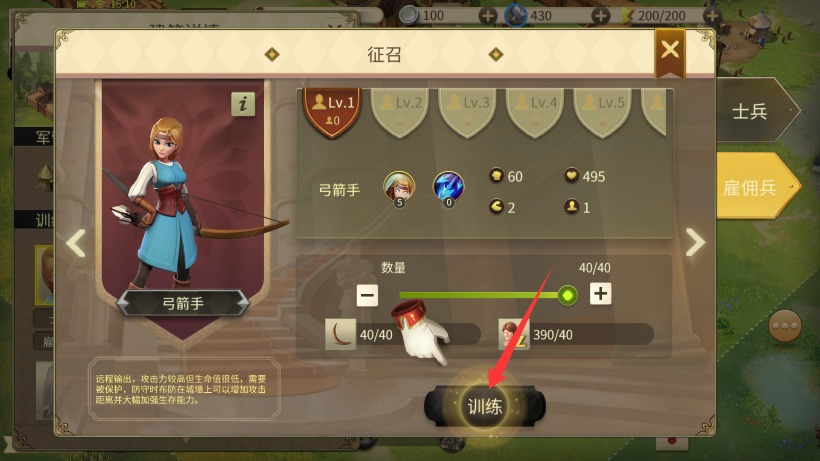Image resolution: width=820 pixels, height=461 pixels.
Task: Switch to the 士兵 soldiers tab
Action: point(752,111)
